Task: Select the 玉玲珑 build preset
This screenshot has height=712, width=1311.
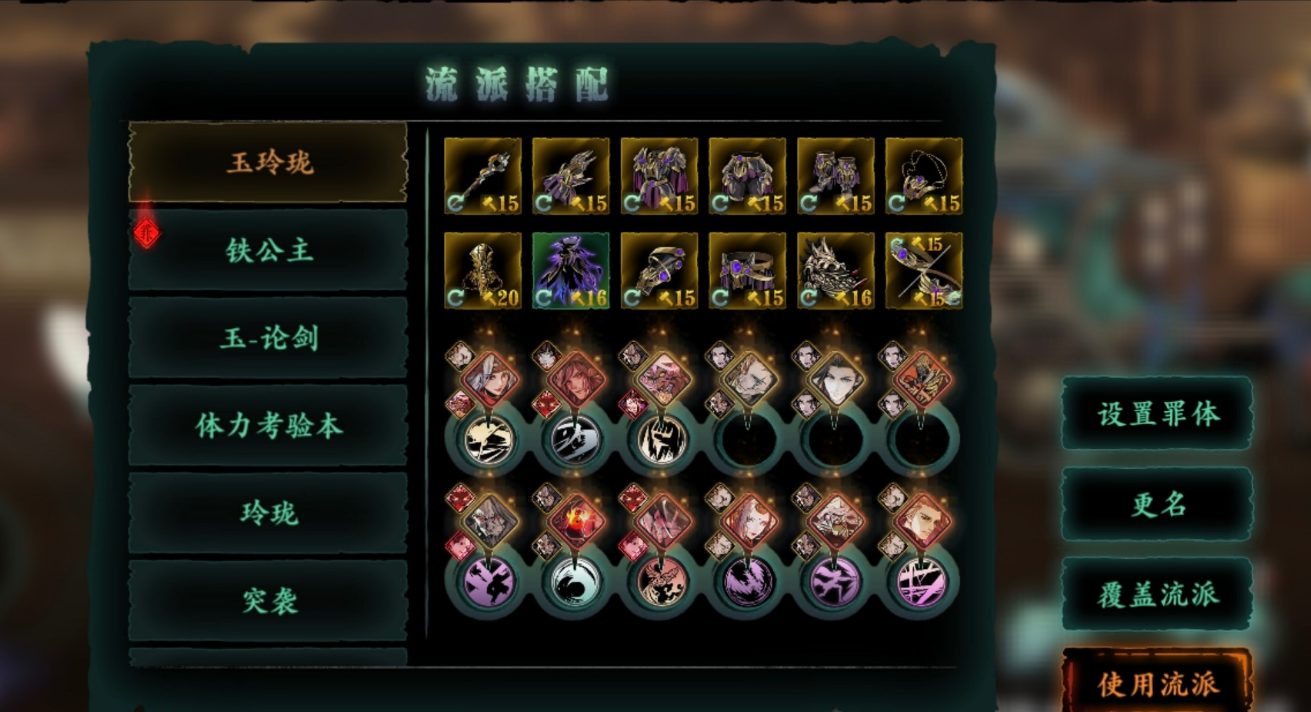Action: tap(268, 162)
